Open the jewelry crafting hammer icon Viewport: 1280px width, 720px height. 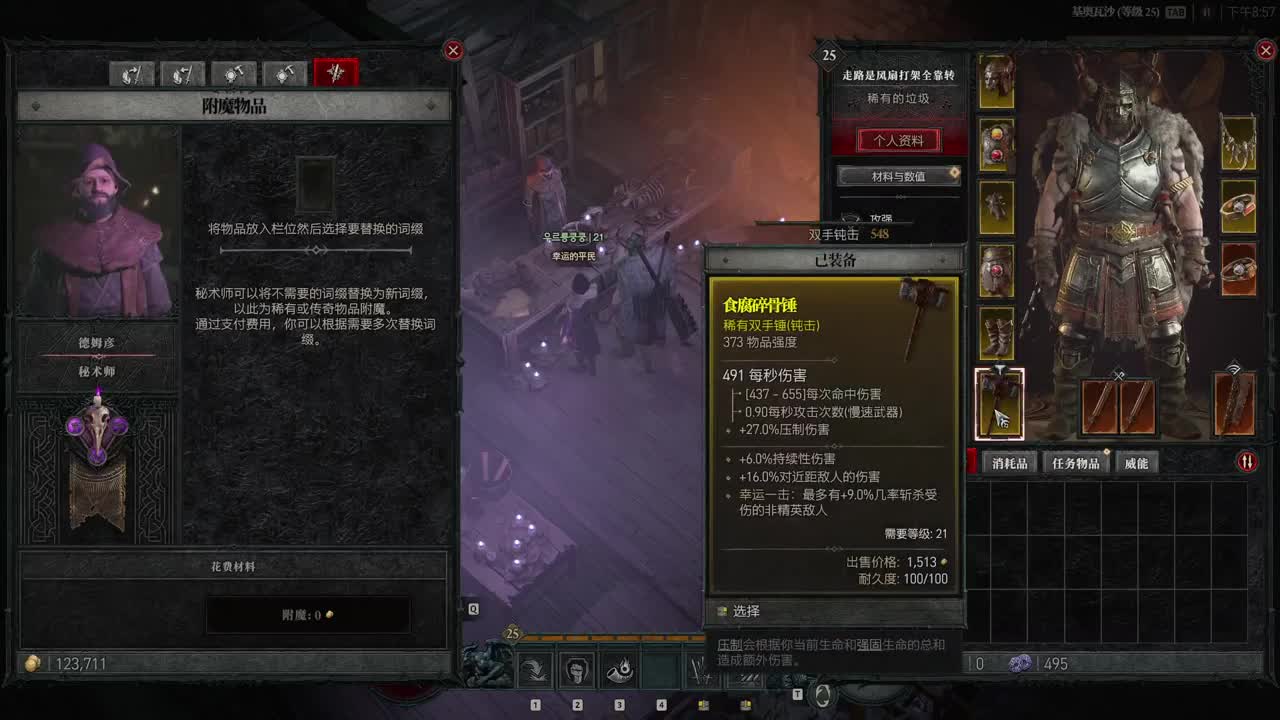234,72
